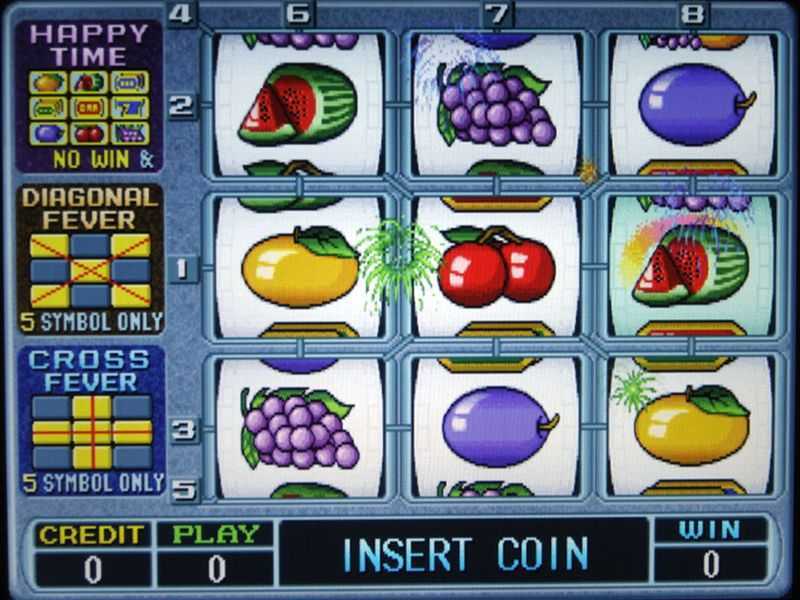This screenshot has height=600, width=800.
Task: Click the Insert Coin banner
Action: [x=464, y=553]
